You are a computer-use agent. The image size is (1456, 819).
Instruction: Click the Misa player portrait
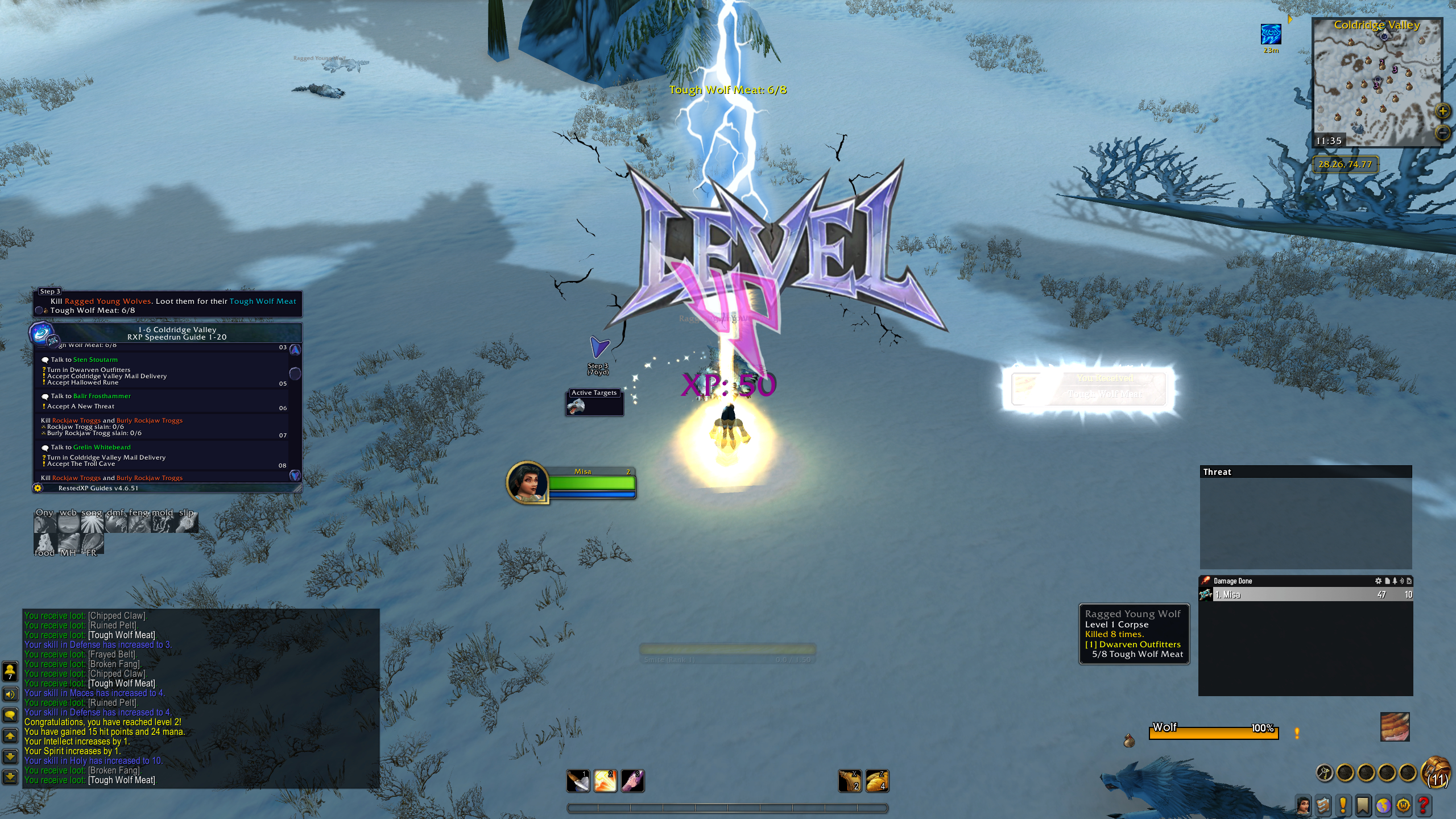tap(528, 482)
